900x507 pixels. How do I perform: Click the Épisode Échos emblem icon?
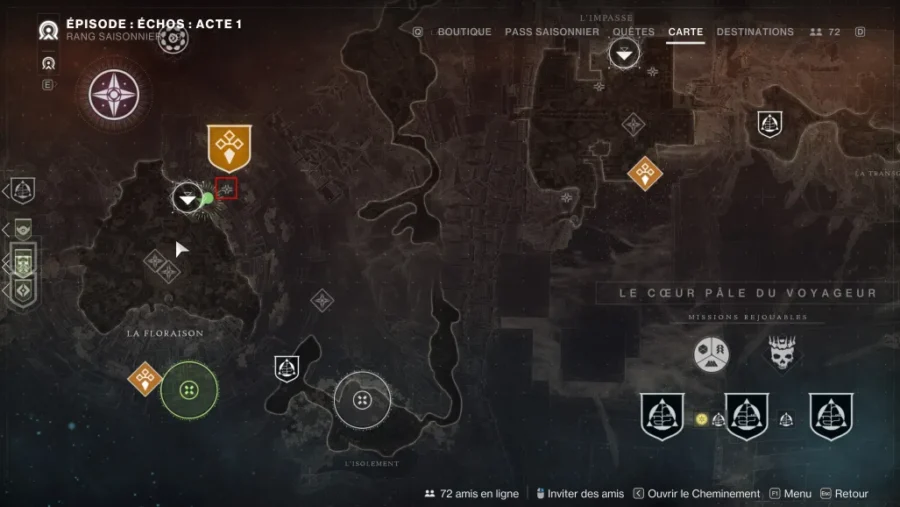pyautogui.click(x=47, y=30)
